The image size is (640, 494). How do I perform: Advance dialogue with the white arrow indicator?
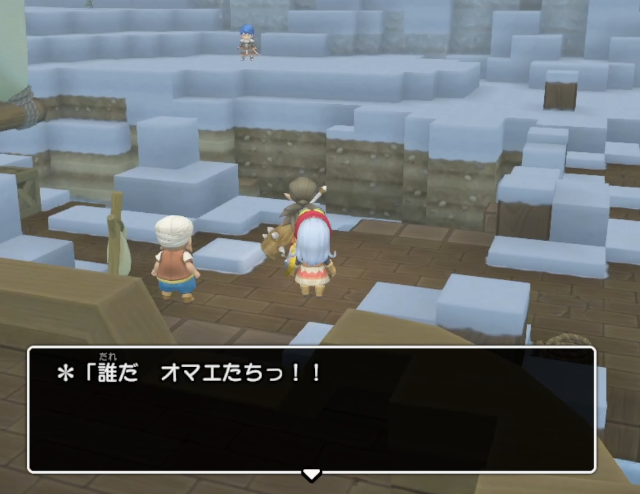tap(311, 474)
